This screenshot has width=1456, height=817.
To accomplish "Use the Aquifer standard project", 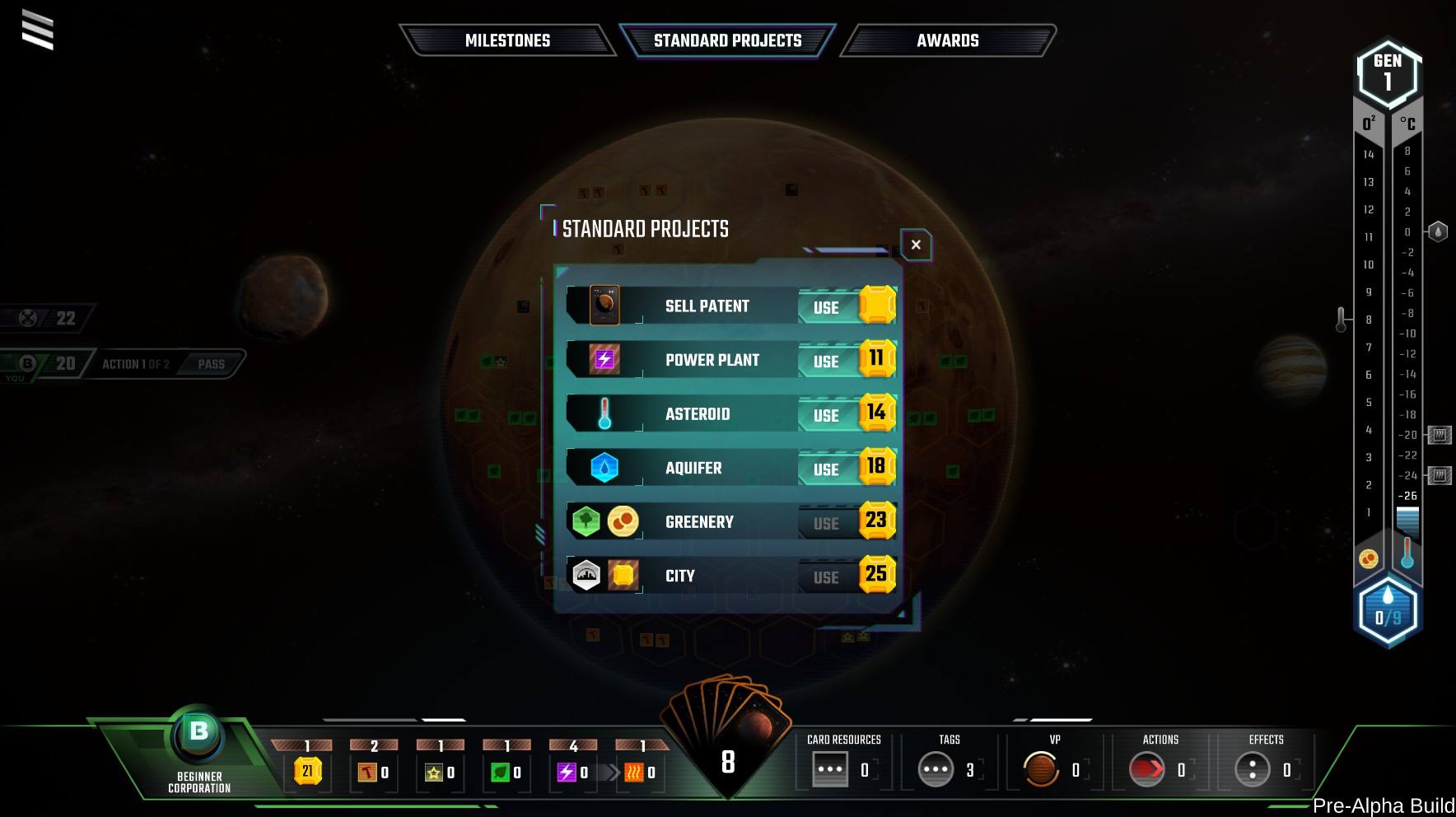I will point(826,469).
